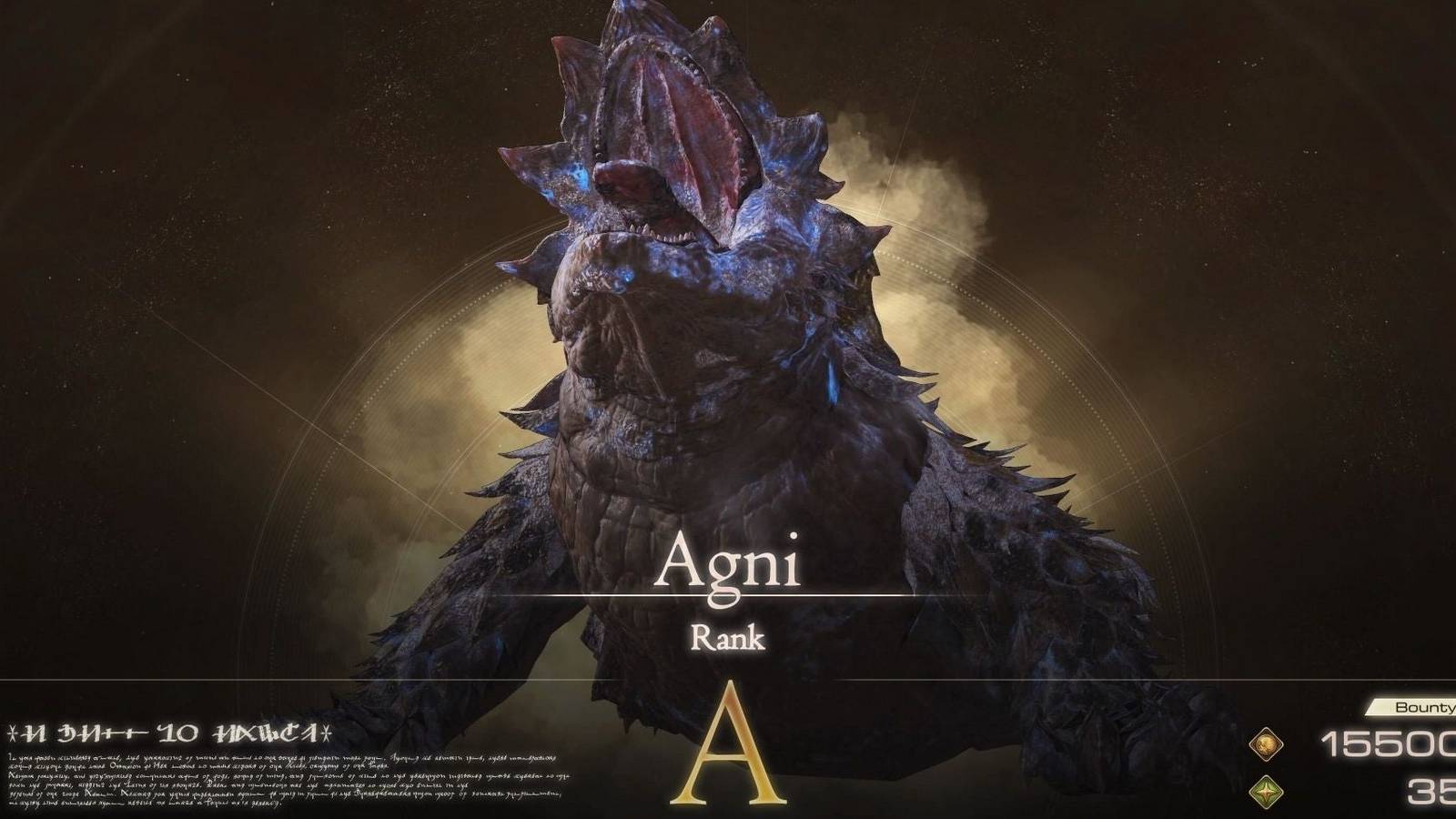Click the green renown crystal icon
This screenshot has width=1456, height=819.
tap(1265, 792)
